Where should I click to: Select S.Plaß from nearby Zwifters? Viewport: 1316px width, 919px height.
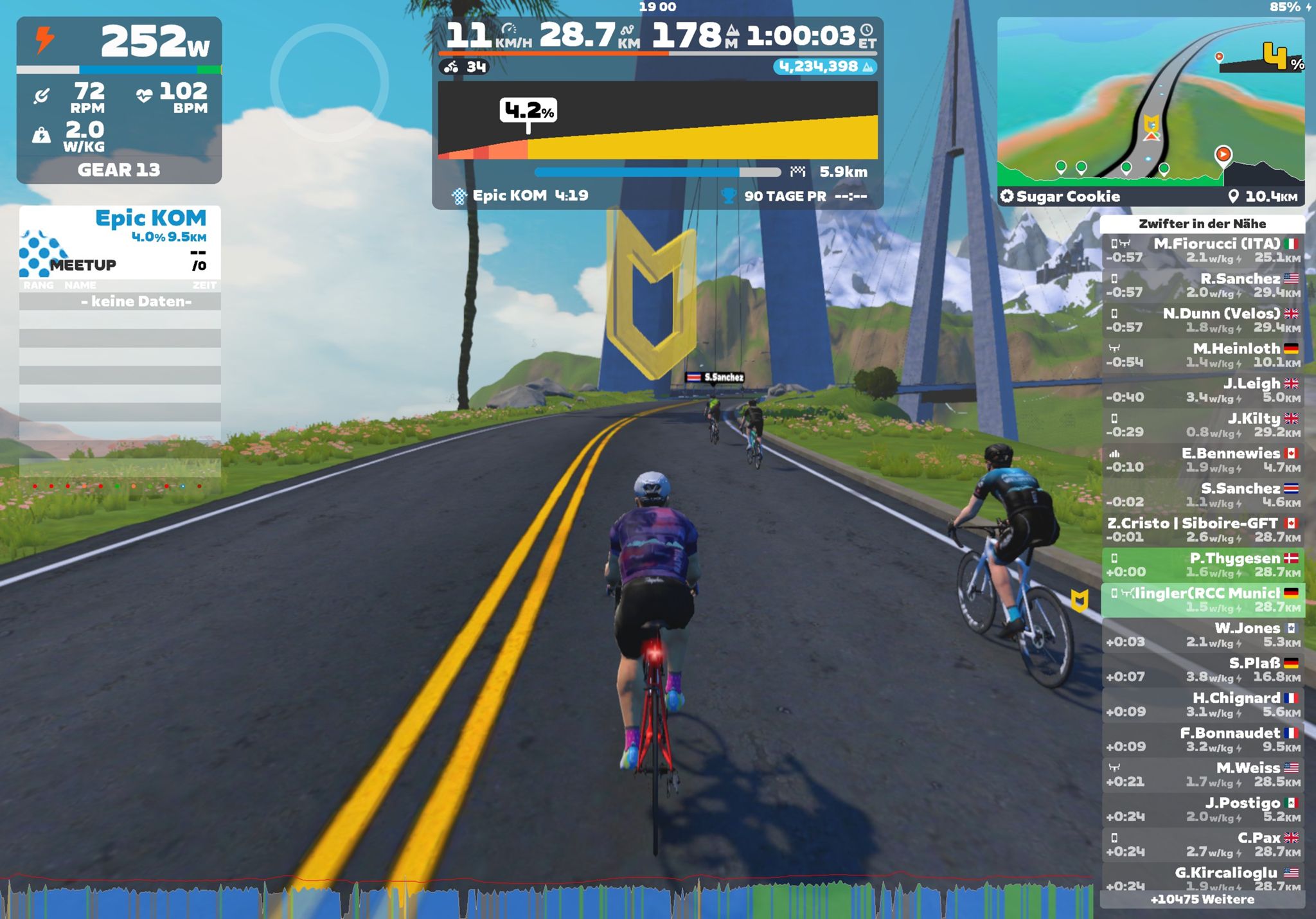[1202, 669]
